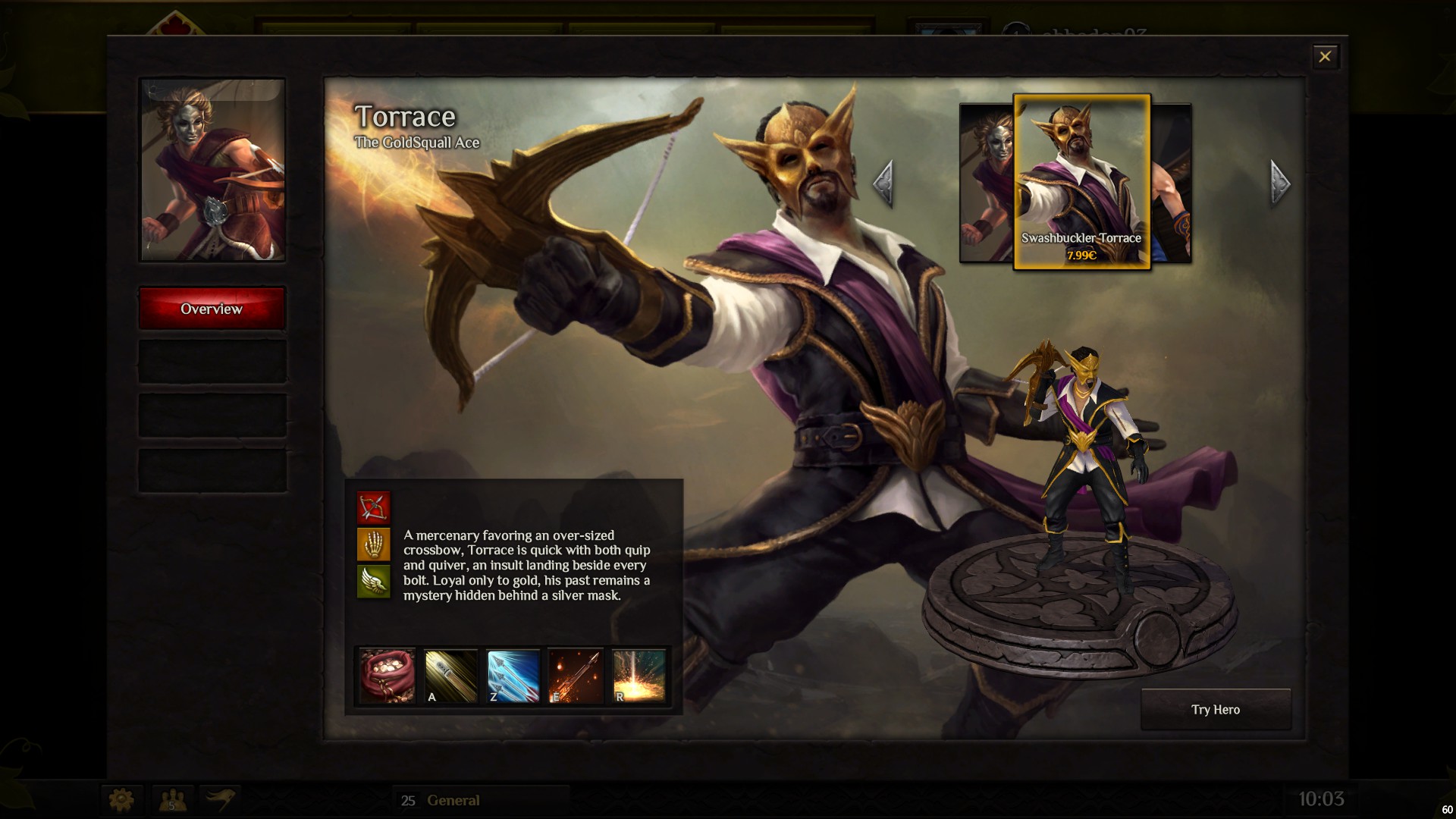Viewport: 1456px width, 819px height.
Task: Close the hero details window
Action: [x=1325, y=57]
